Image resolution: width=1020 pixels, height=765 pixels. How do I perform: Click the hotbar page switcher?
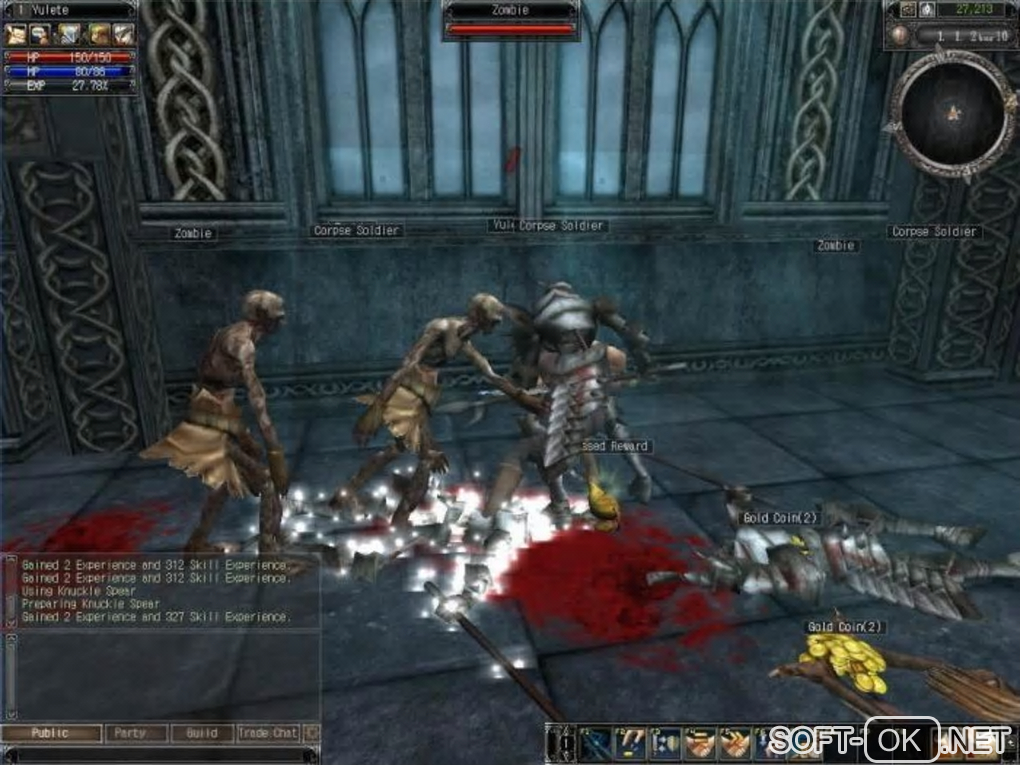tap(561, 742)
